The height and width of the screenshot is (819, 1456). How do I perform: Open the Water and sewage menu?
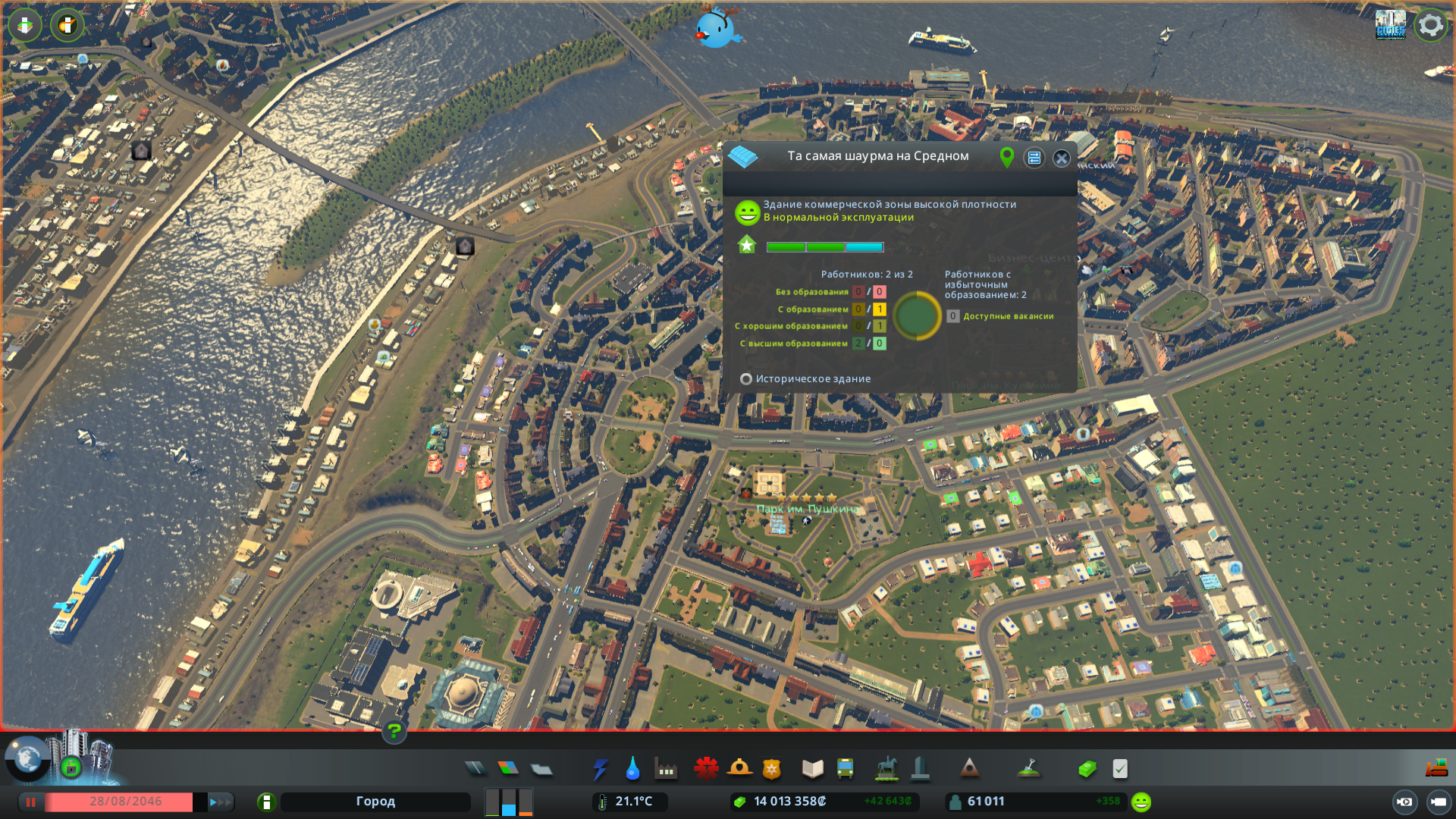coord(634,768)
